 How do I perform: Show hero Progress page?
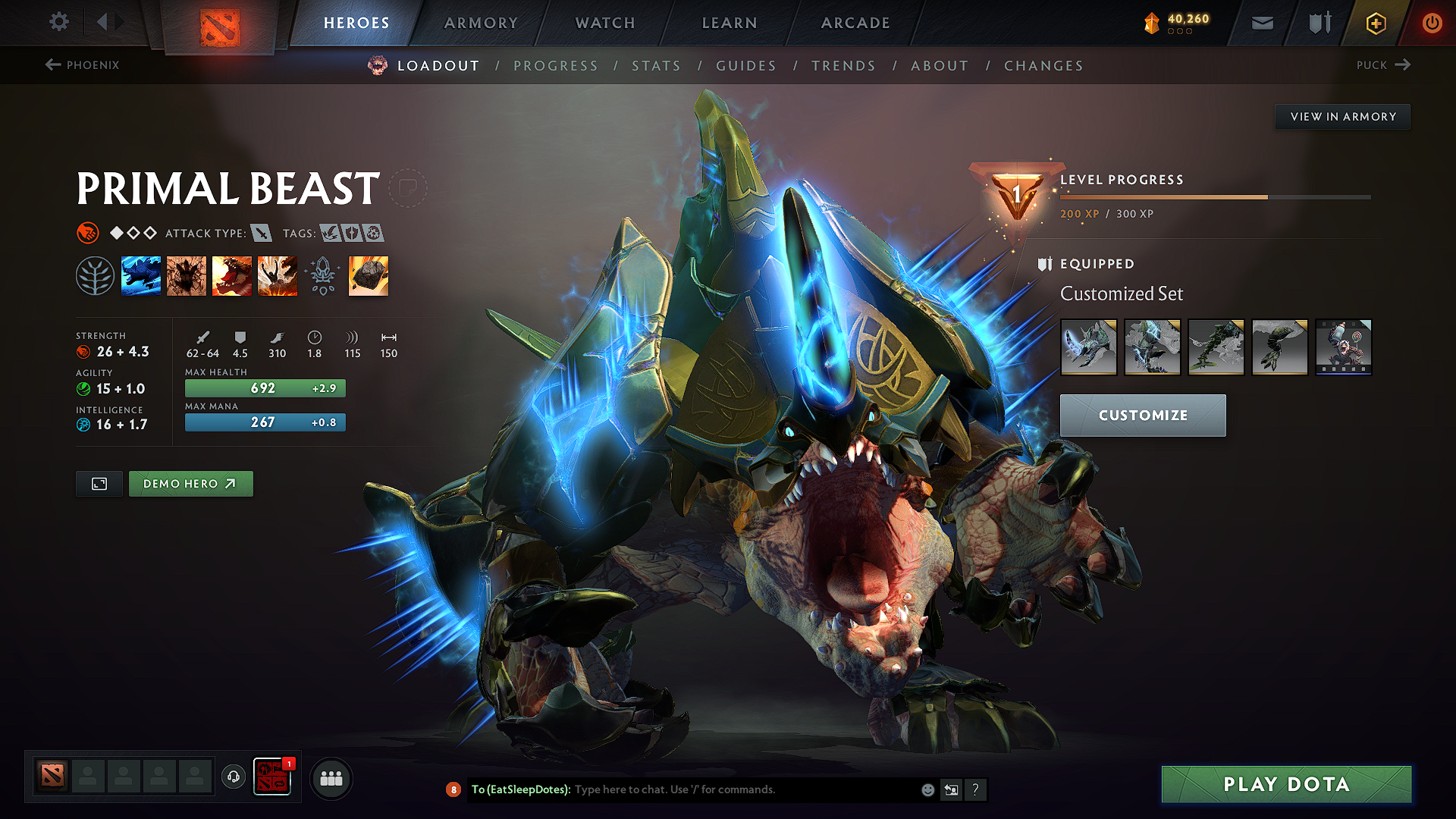coord(556,66)
